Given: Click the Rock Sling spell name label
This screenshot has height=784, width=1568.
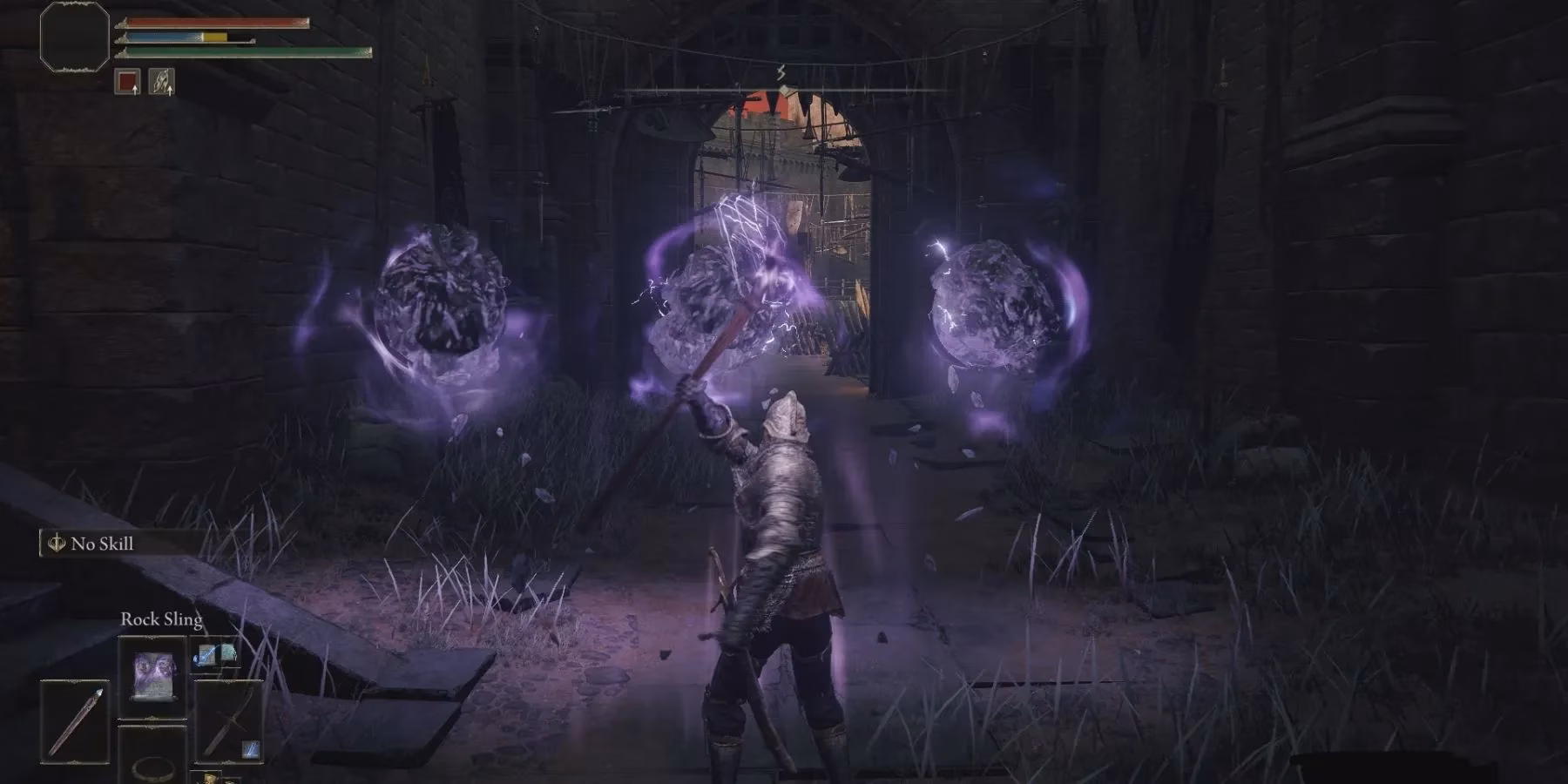Looking at the screenshot, I should tap(161, 620).
